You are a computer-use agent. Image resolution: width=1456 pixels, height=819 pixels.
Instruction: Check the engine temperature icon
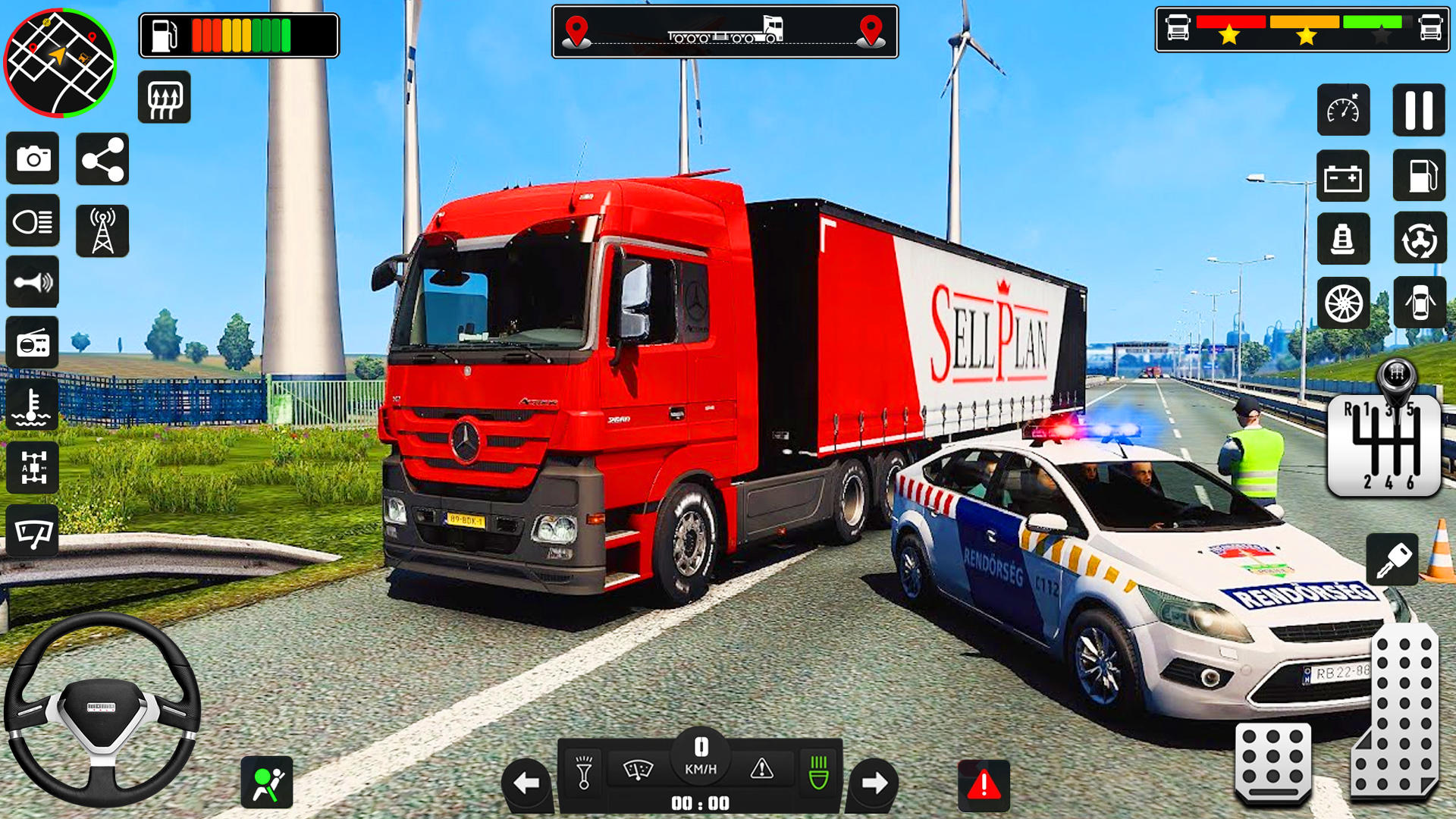coord(33,404)
